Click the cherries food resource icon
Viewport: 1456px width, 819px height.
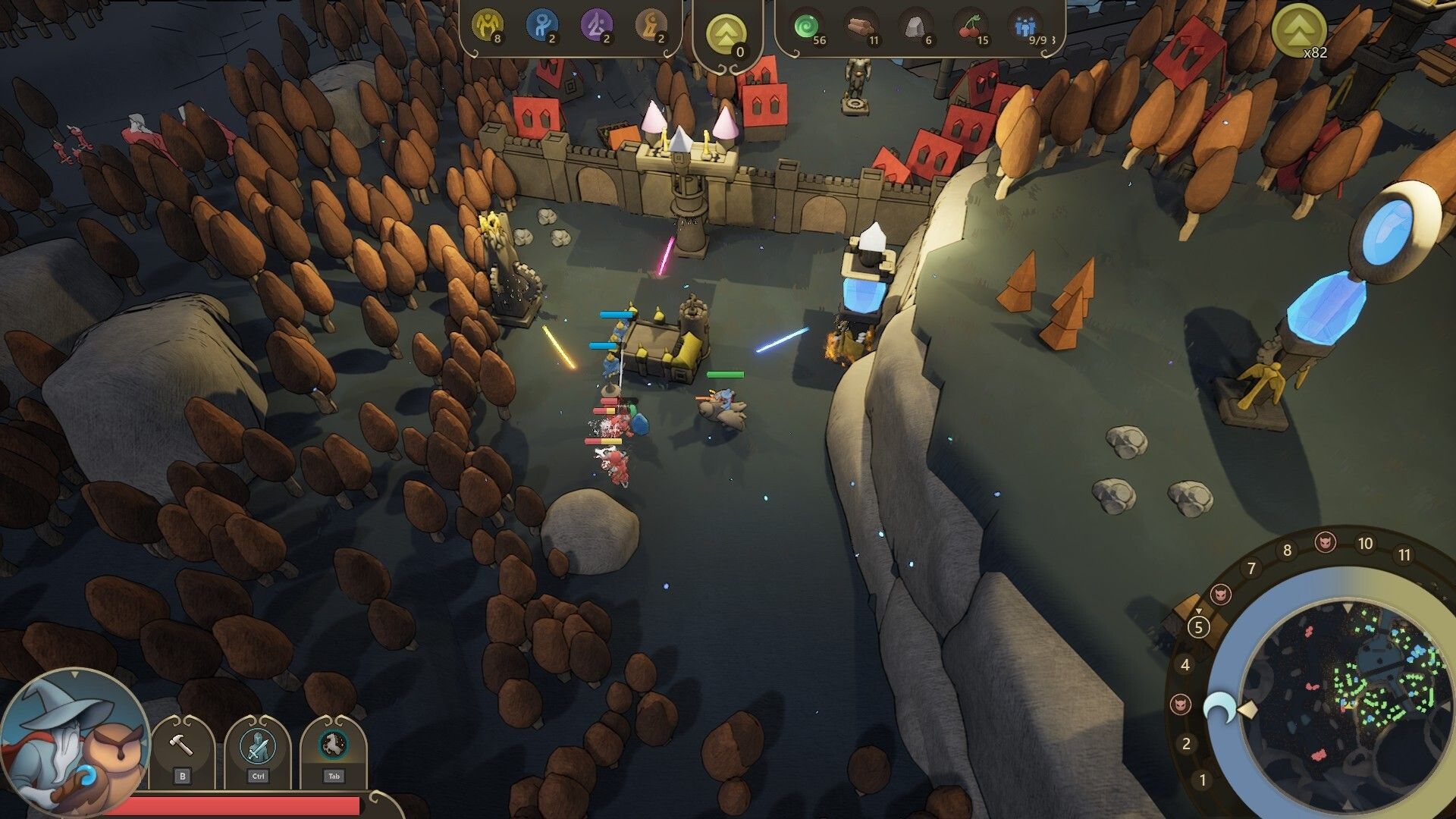point(971,27)
